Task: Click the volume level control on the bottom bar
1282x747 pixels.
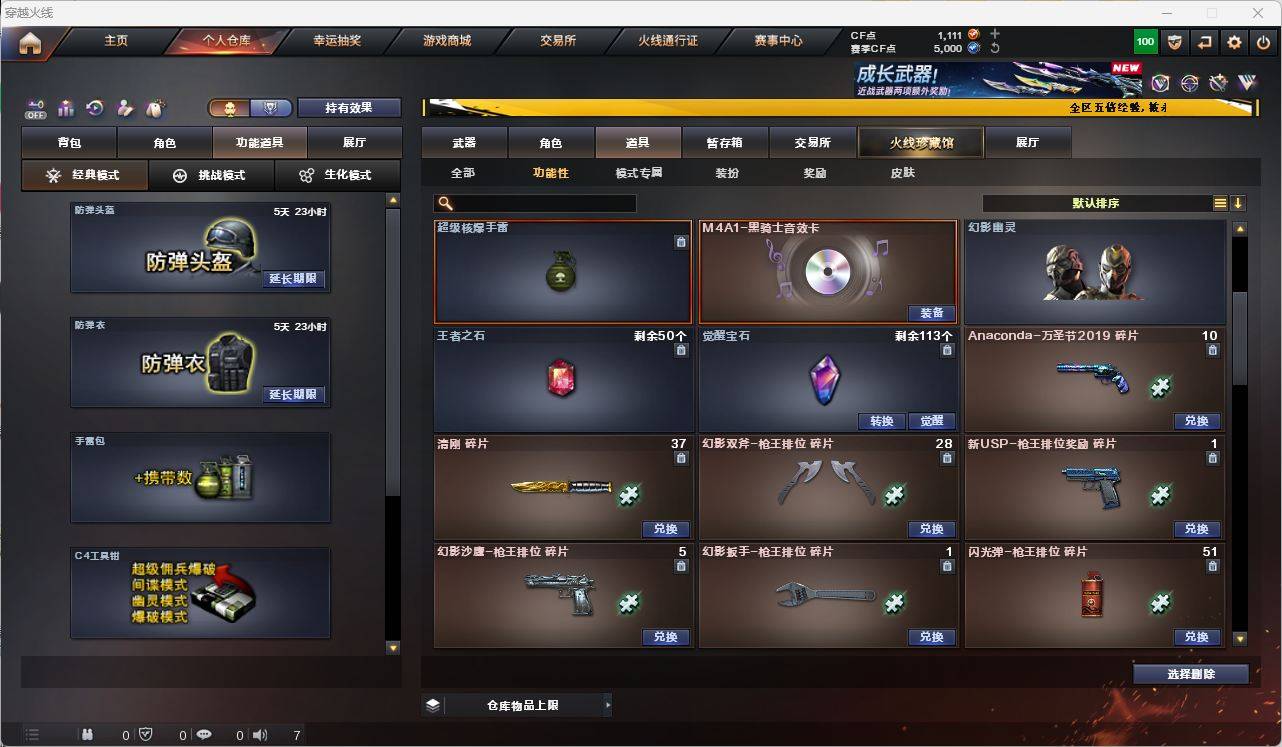Action: (x=296, y=736)
